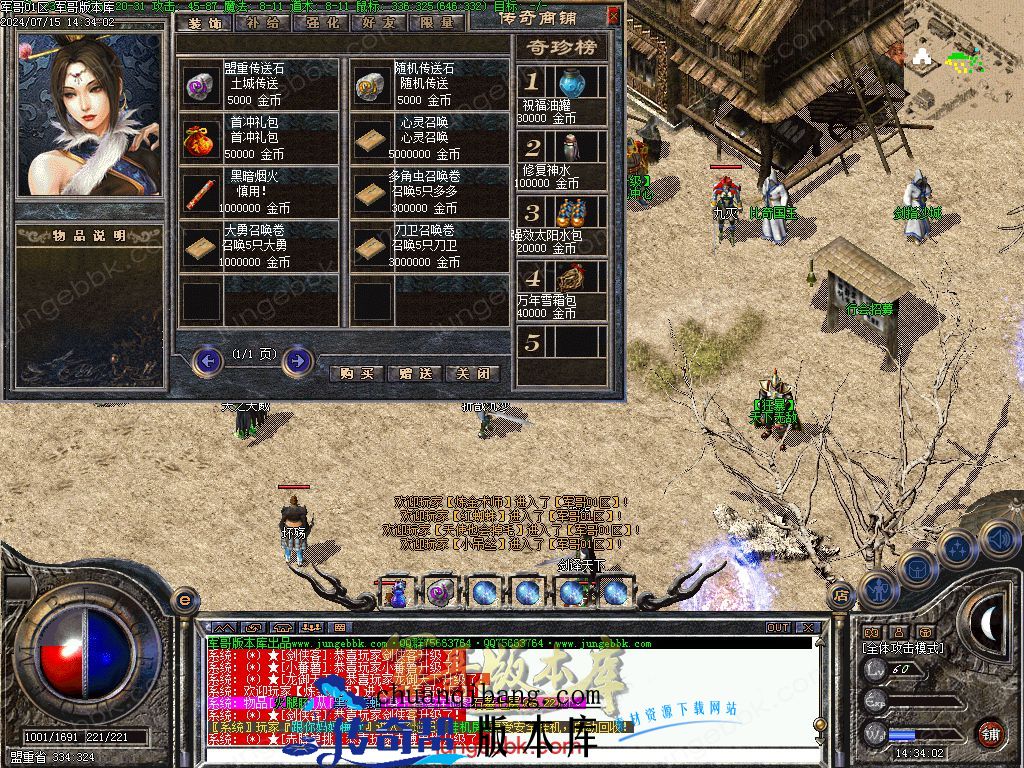Screen dimensions: 1024x768
Task: Click the 赠送 gift button
Action: click(414, 373)
